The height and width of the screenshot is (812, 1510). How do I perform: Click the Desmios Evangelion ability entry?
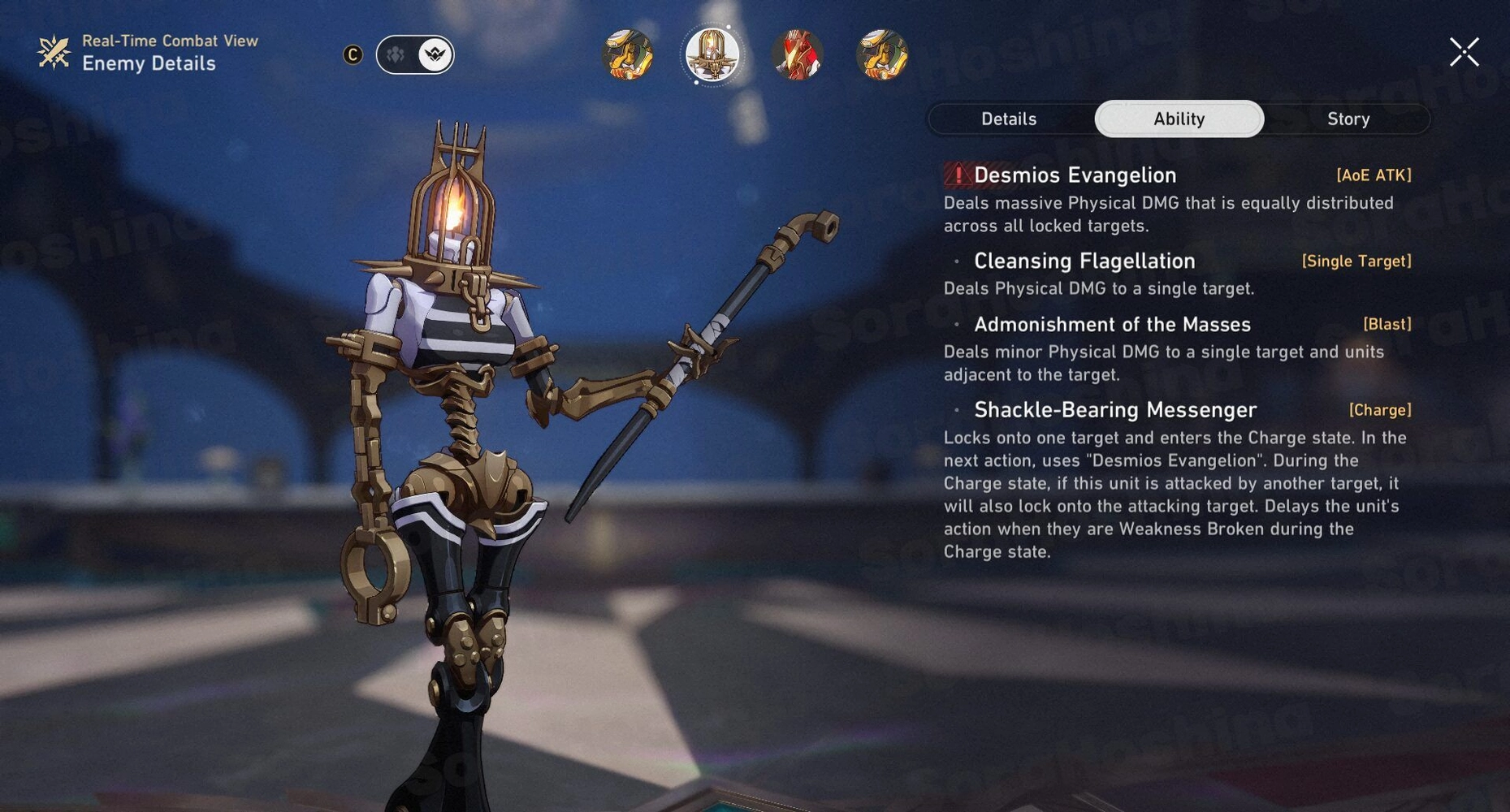pos(1075,175)
